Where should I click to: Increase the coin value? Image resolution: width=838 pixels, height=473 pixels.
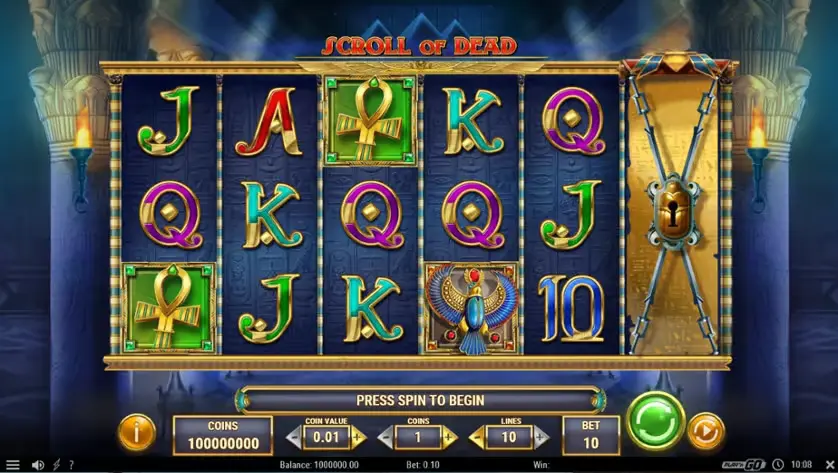tap(358, 437)
